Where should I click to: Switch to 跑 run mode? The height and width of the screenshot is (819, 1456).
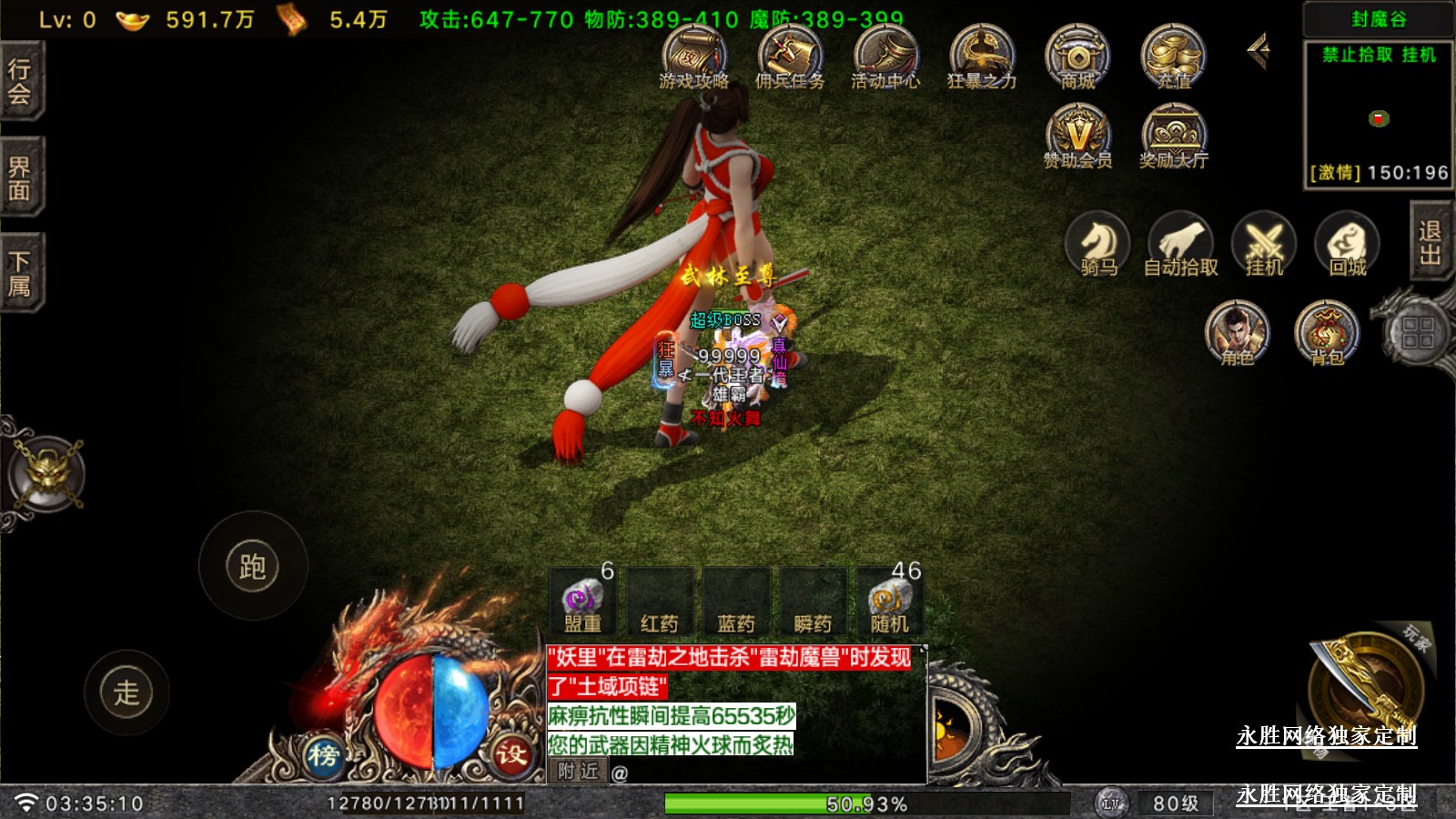coord(252,566)
